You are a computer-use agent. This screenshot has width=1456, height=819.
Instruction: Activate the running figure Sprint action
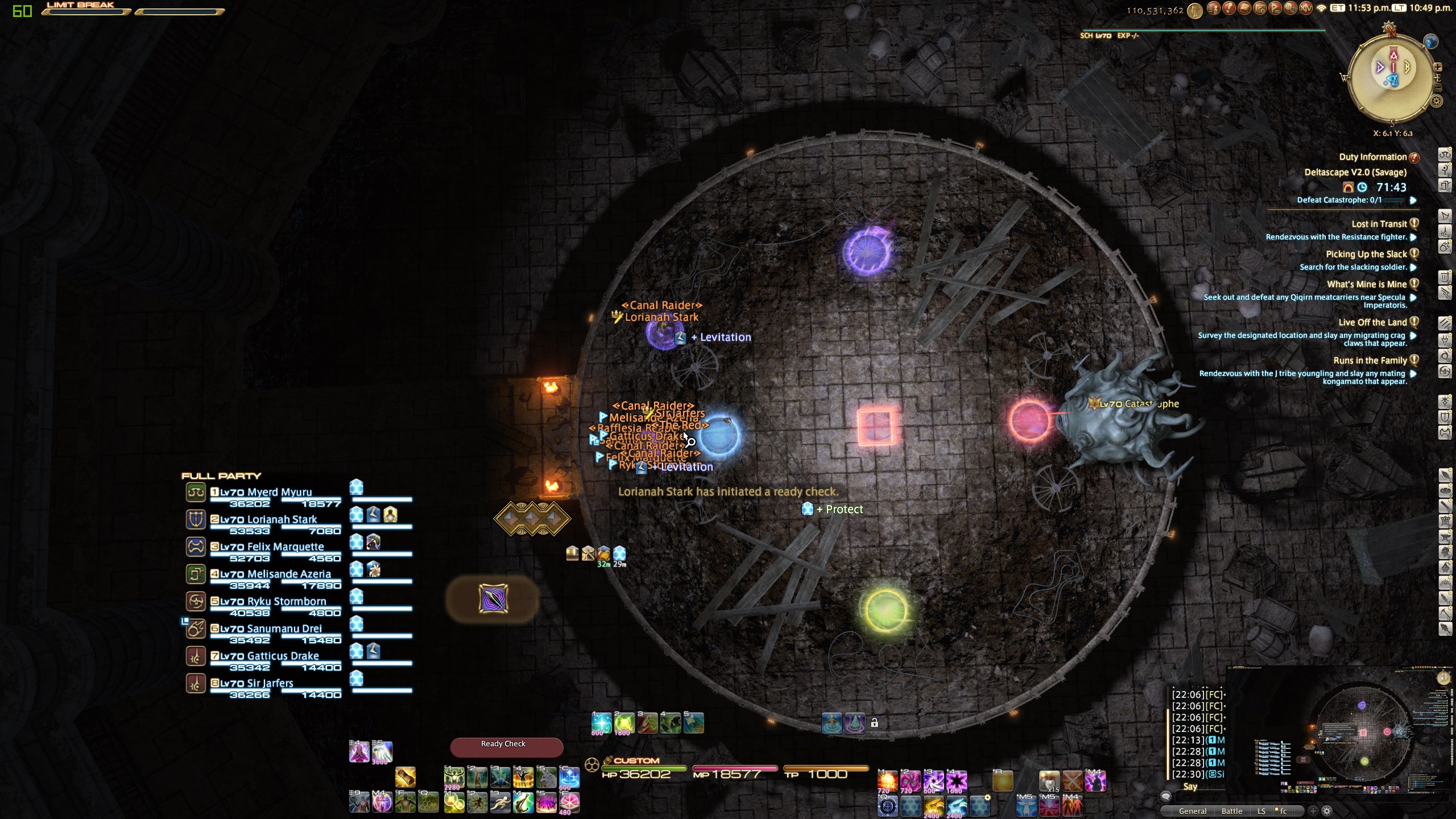click(500, 803)
